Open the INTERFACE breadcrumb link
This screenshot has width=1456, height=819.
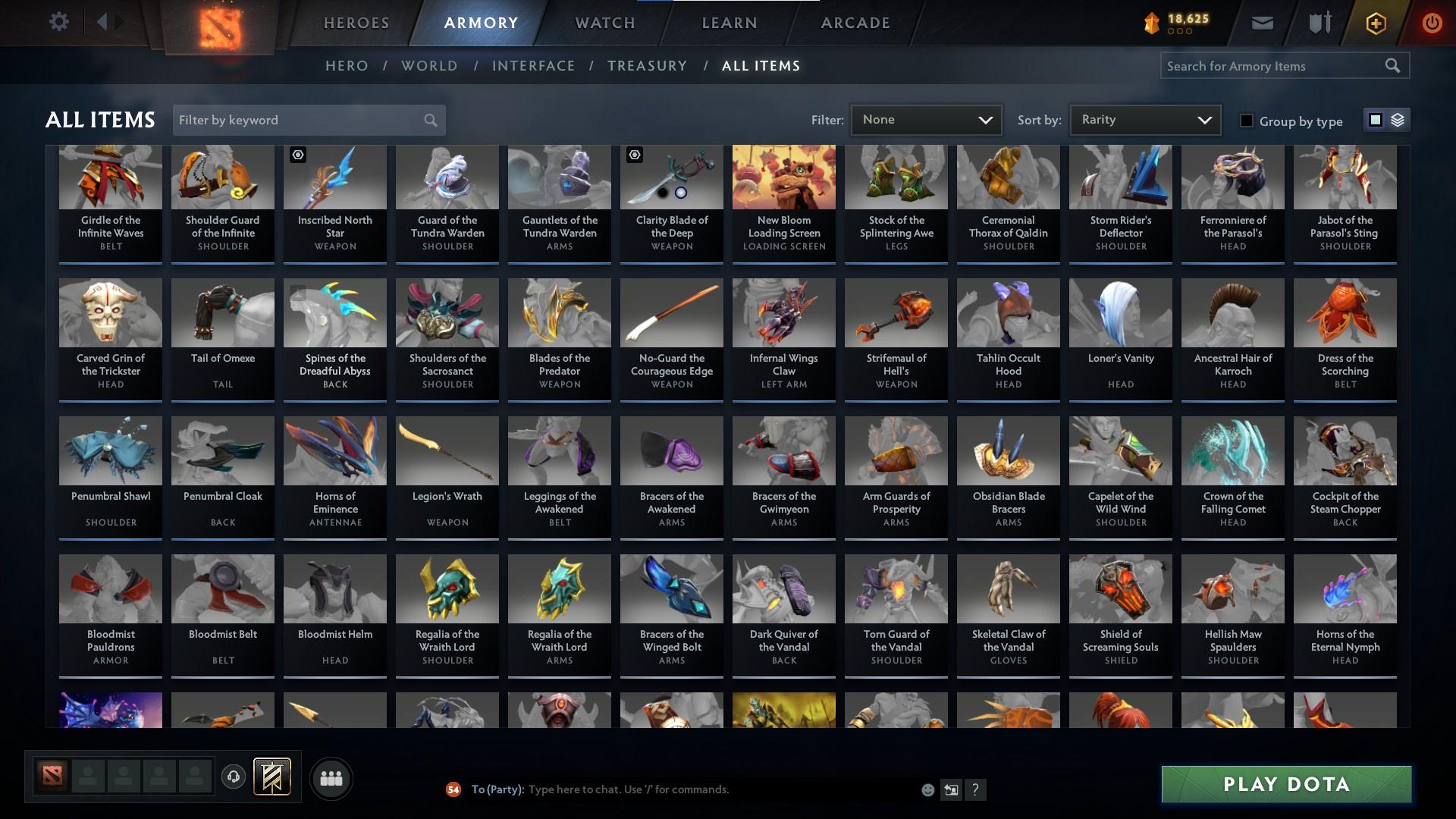533,66
